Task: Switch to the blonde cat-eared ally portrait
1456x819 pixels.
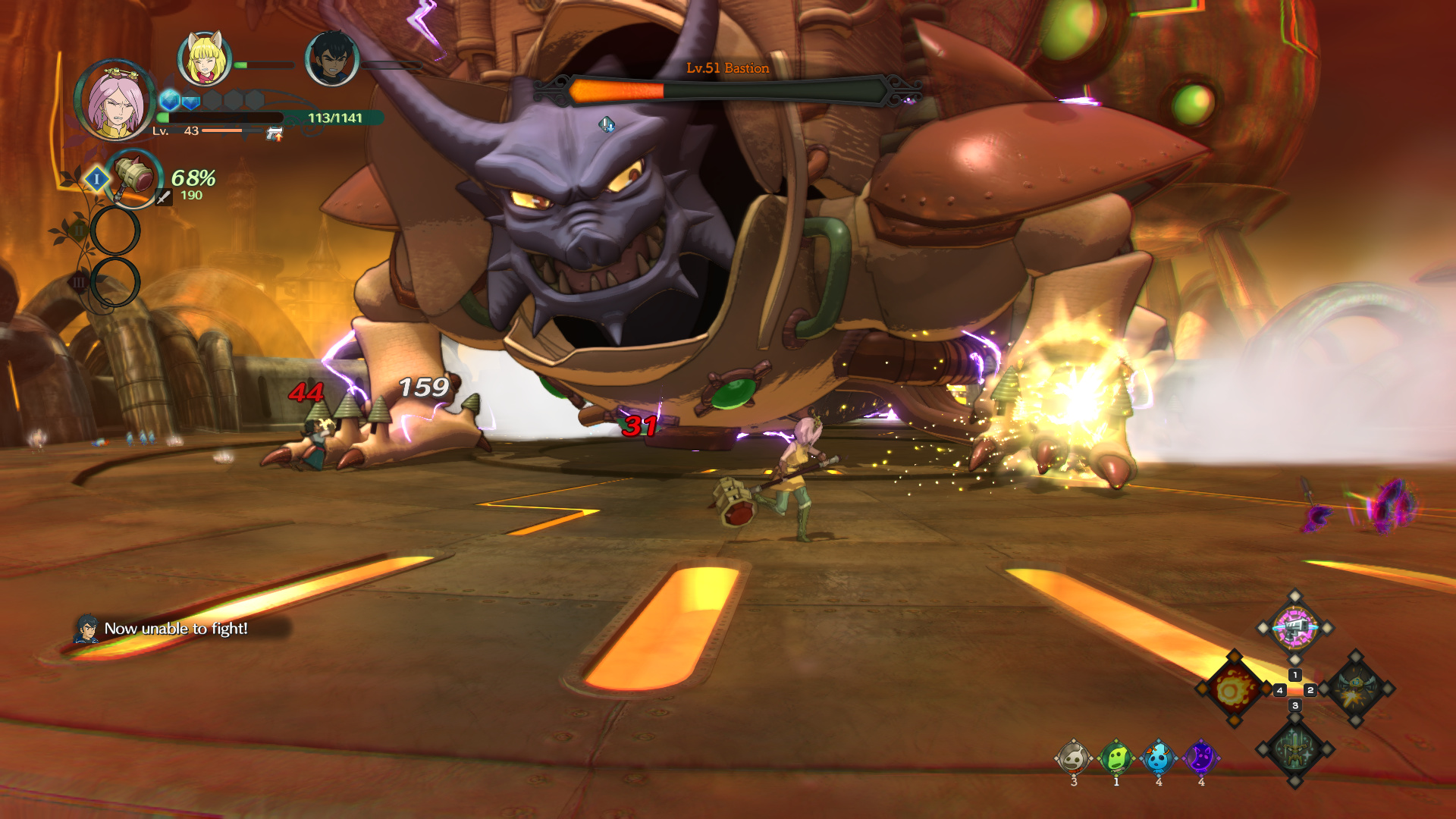Action: pyautogui.click(x=204, y=59)
